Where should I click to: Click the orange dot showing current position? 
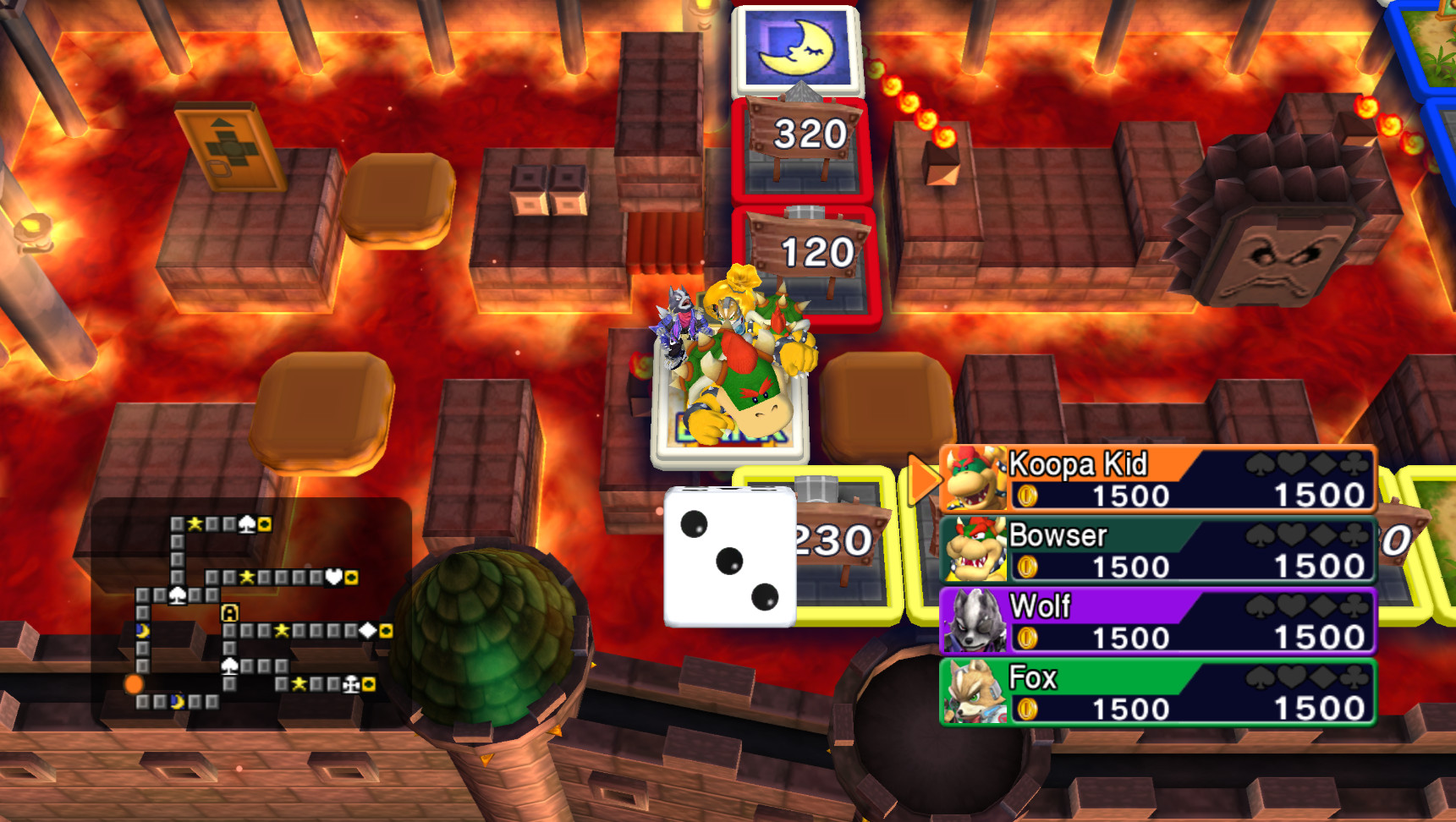coord(135,686)
